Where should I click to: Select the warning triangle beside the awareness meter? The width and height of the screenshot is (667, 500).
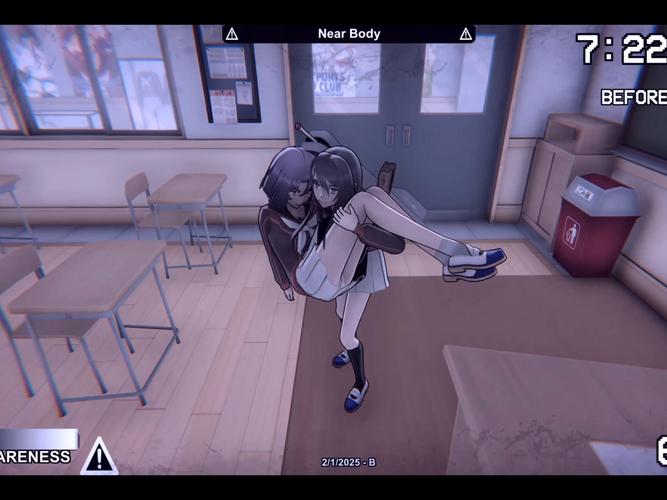pos(99,456)
